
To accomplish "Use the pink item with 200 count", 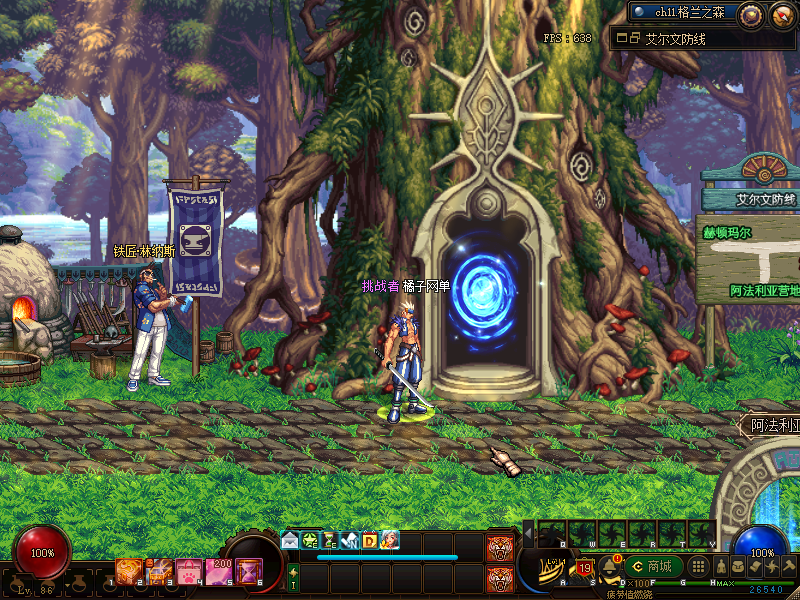I will [x=219, y=571].
